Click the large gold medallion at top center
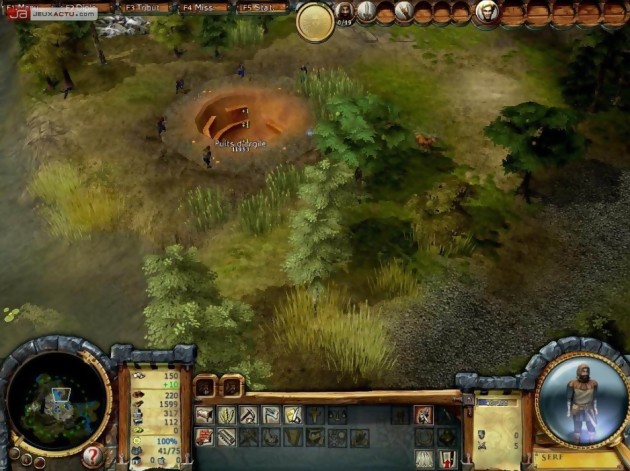 (316, 22)
